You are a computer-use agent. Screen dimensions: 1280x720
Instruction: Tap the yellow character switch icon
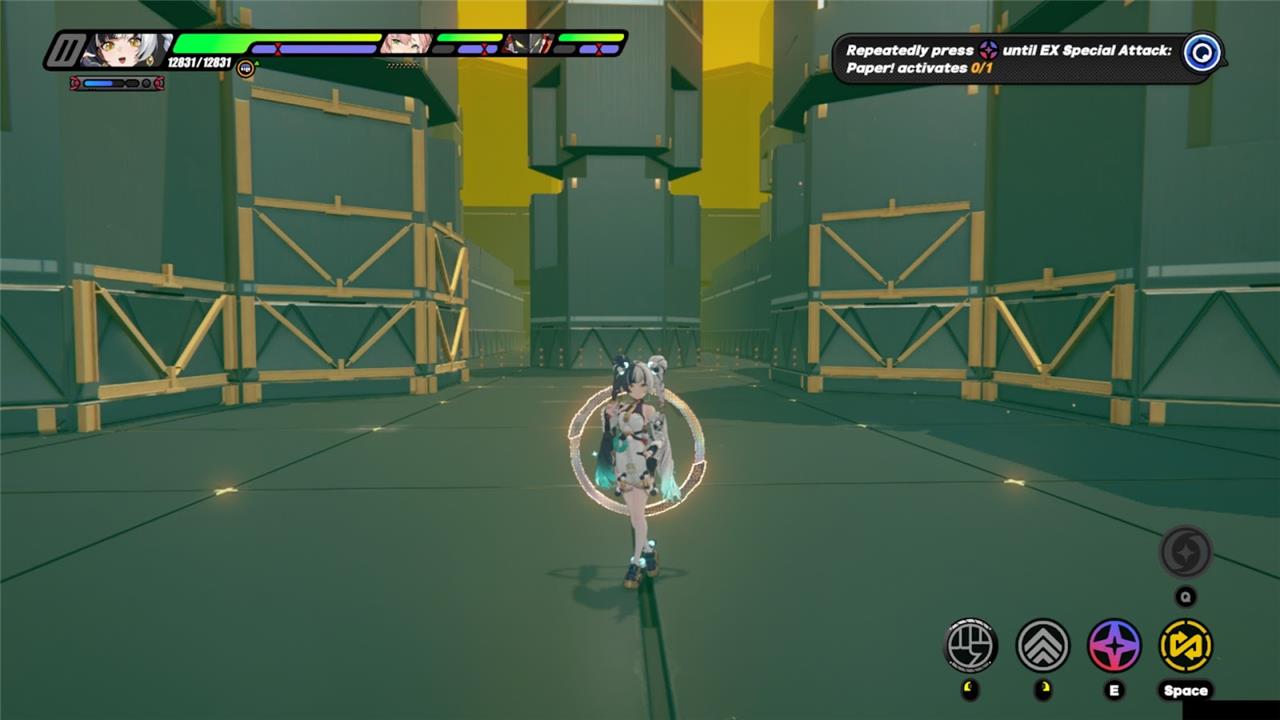point(1186,645)
